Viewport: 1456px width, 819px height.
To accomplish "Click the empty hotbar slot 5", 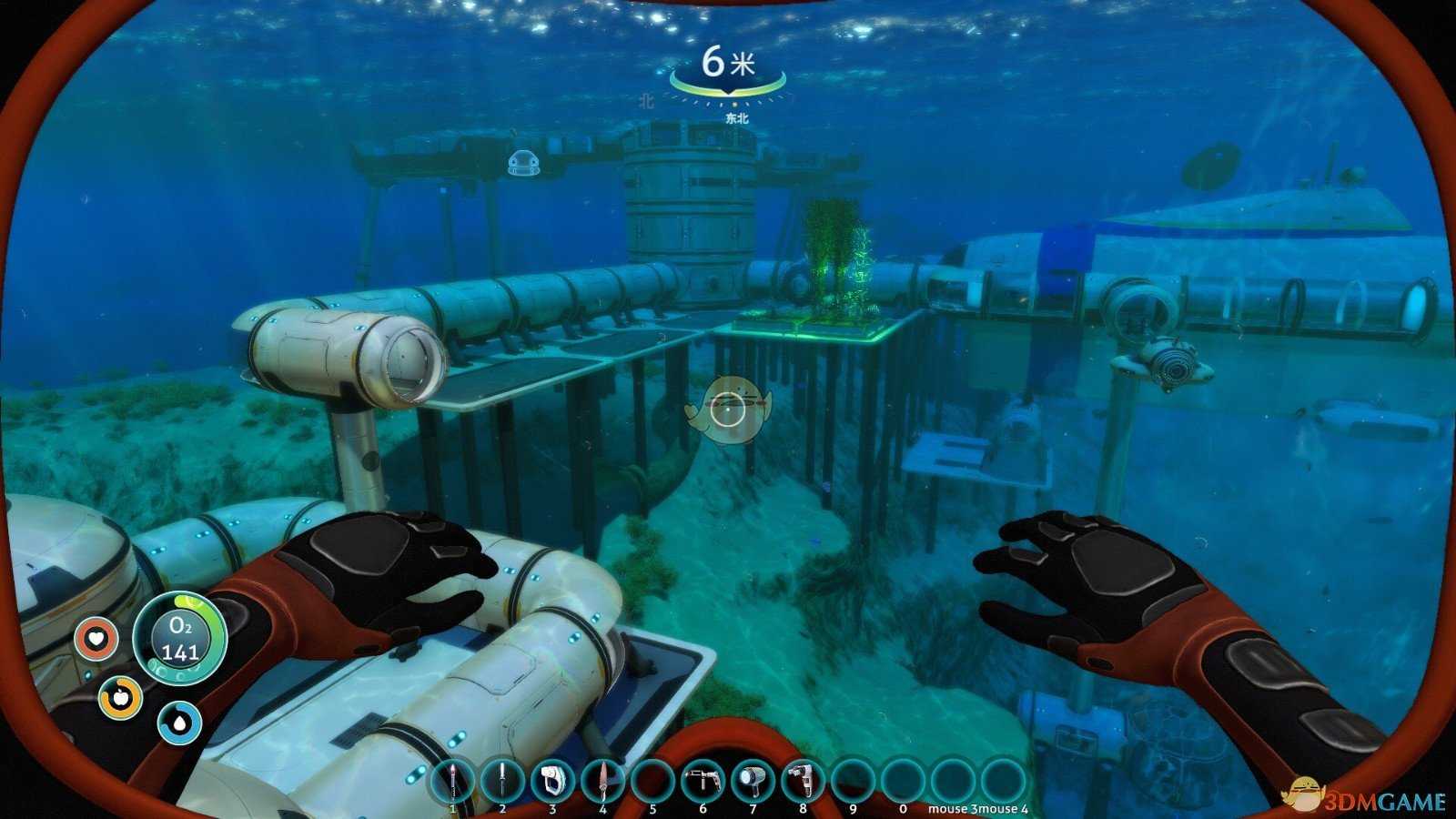I will pos(652,780).
